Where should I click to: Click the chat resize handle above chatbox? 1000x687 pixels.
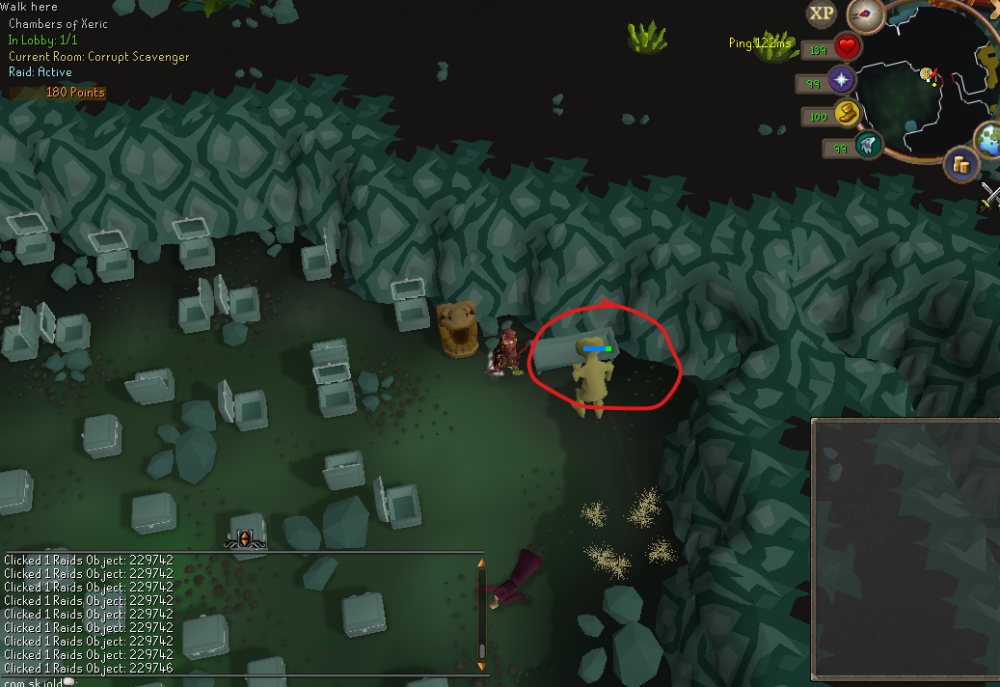pos(244,539)
